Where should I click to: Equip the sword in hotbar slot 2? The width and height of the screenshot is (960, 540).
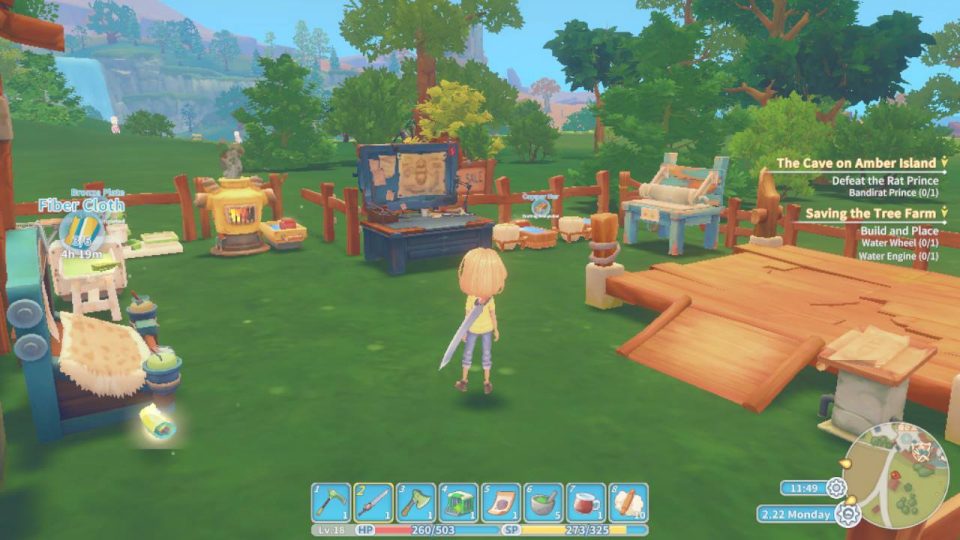coord(373,502)
